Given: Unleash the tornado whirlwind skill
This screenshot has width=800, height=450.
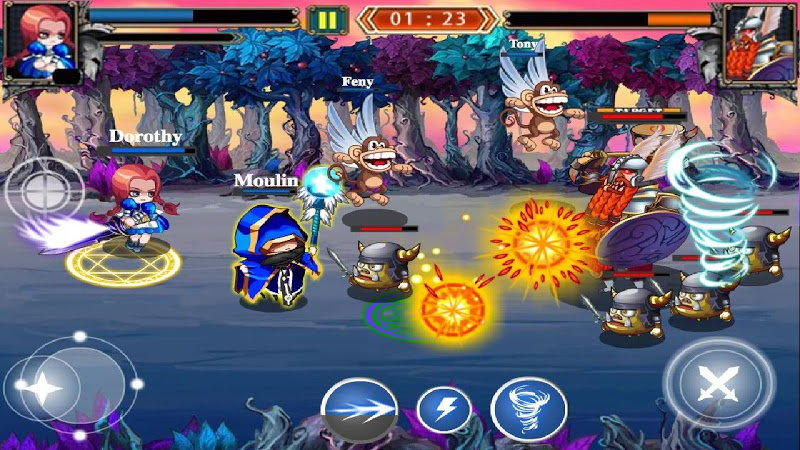Looking at the screenshot, I should tap(529, 409).
